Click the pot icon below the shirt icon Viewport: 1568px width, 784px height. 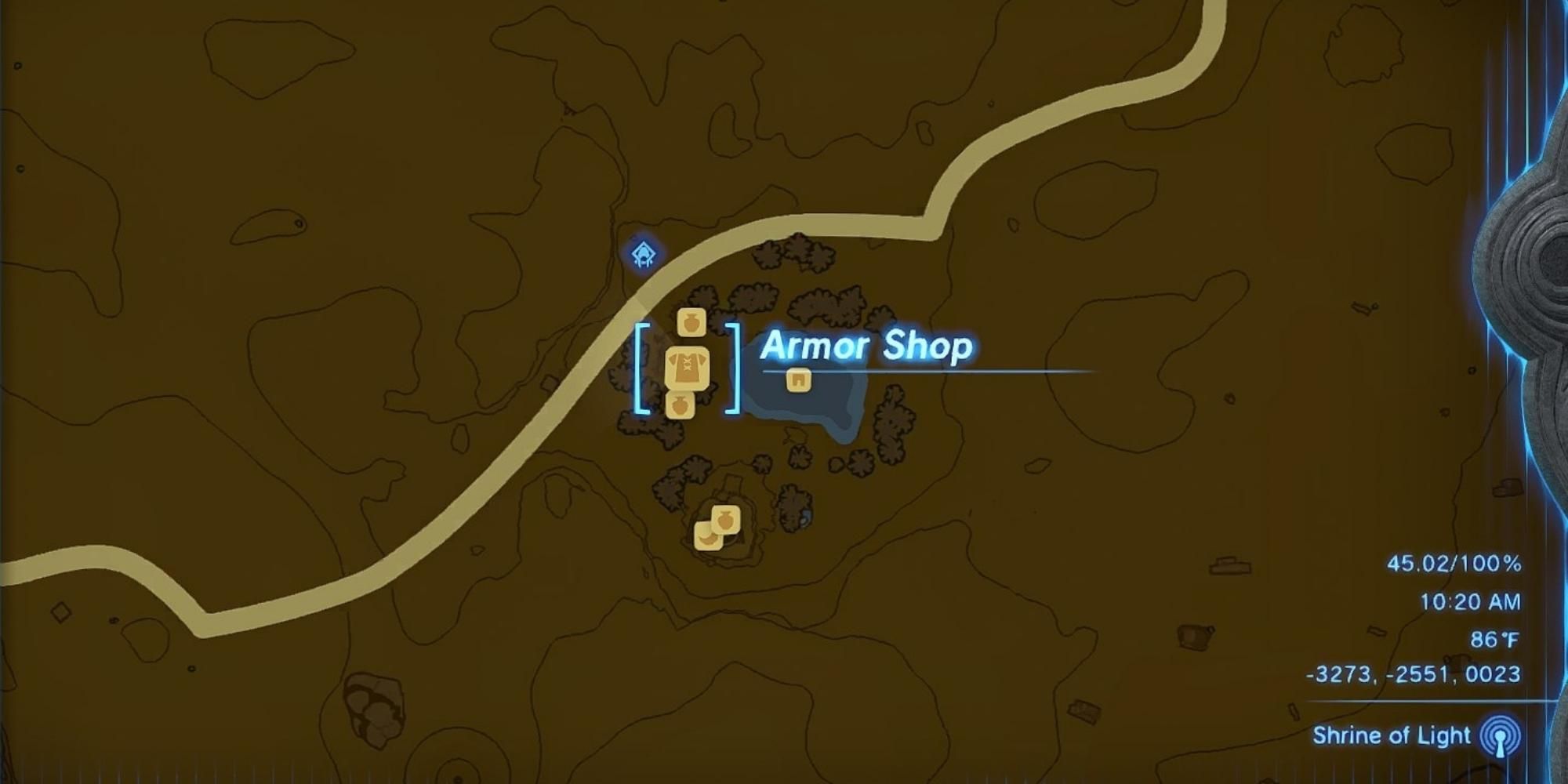point(681,406)
